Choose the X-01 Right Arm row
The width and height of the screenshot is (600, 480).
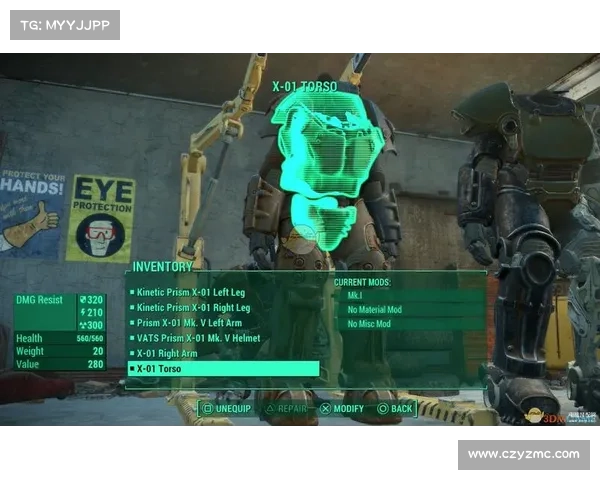167,353
